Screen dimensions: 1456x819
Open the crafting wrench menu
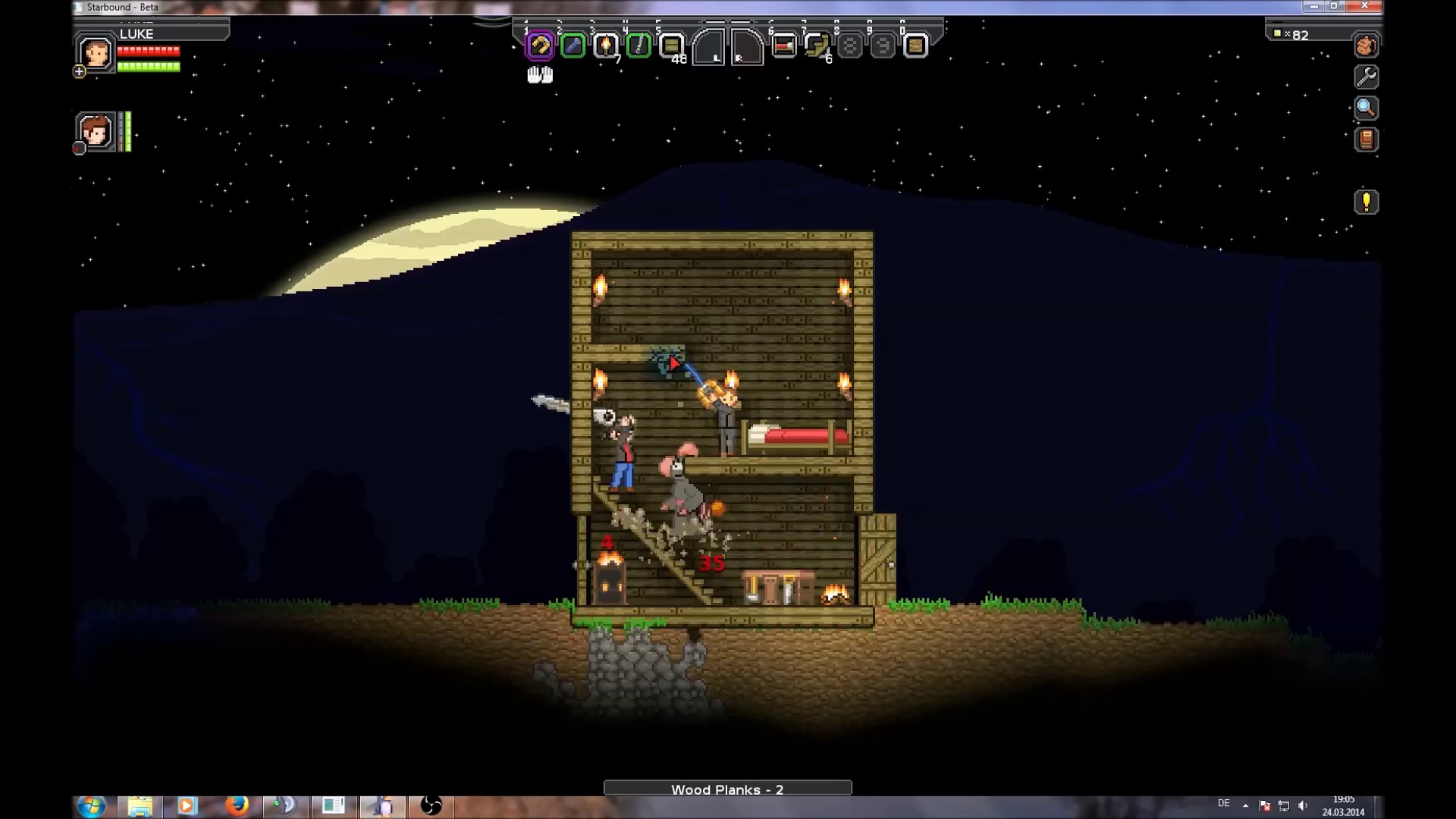pos(1366,77)
